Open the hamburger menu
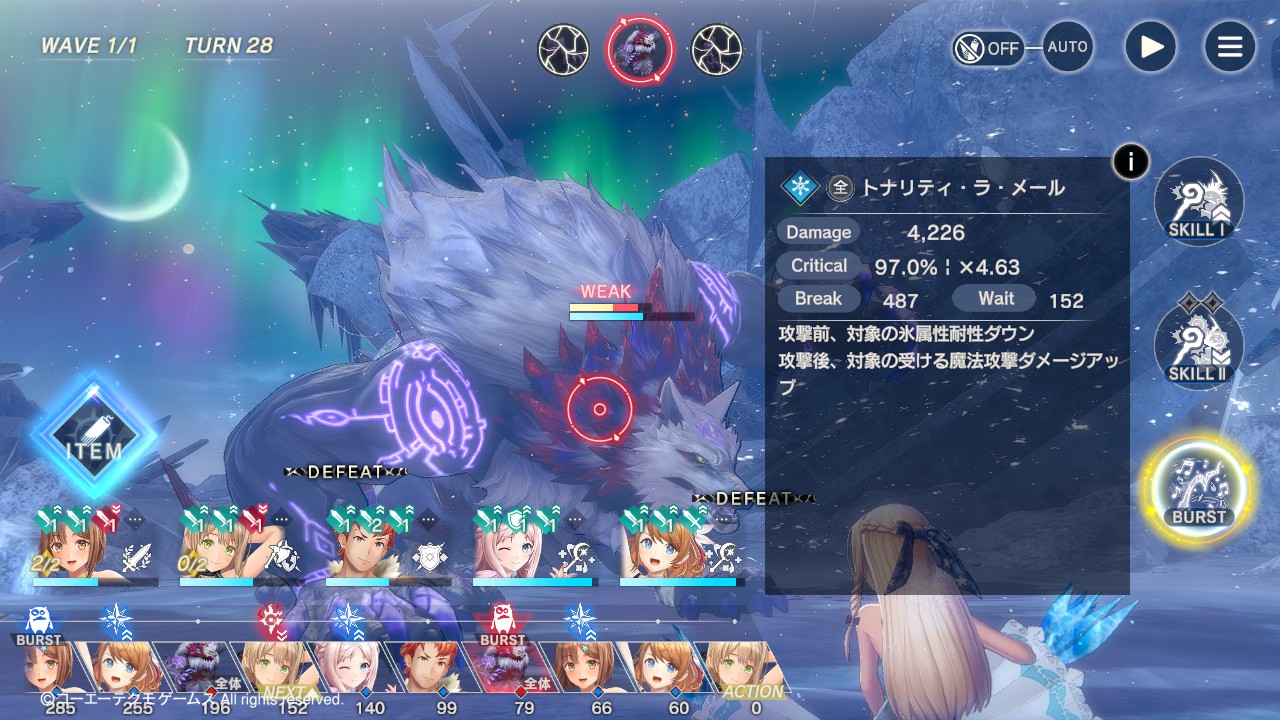 click(1229, 47)
